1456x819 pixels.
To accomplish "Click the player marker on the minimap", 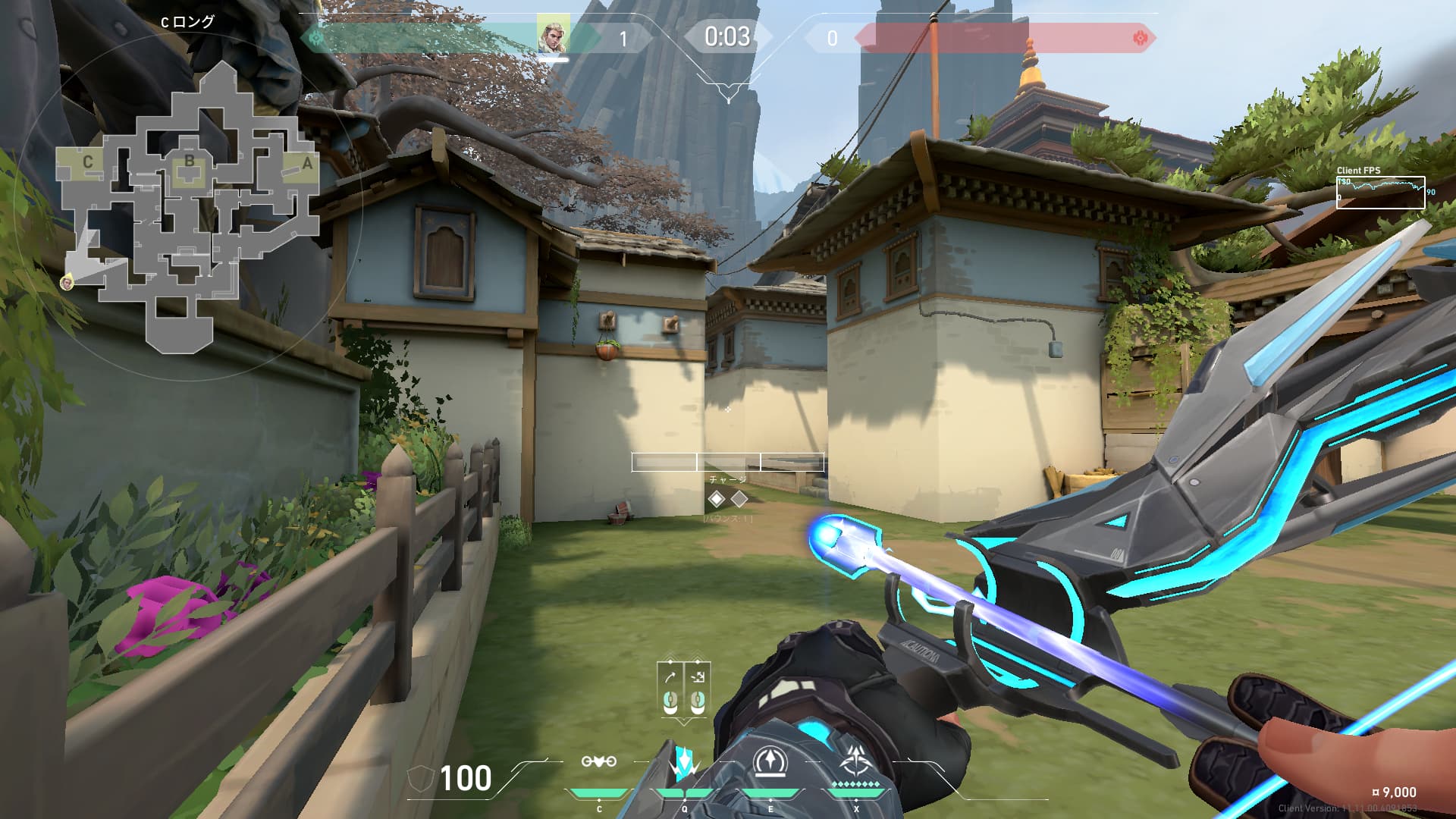I will click(x=67, y=283).
